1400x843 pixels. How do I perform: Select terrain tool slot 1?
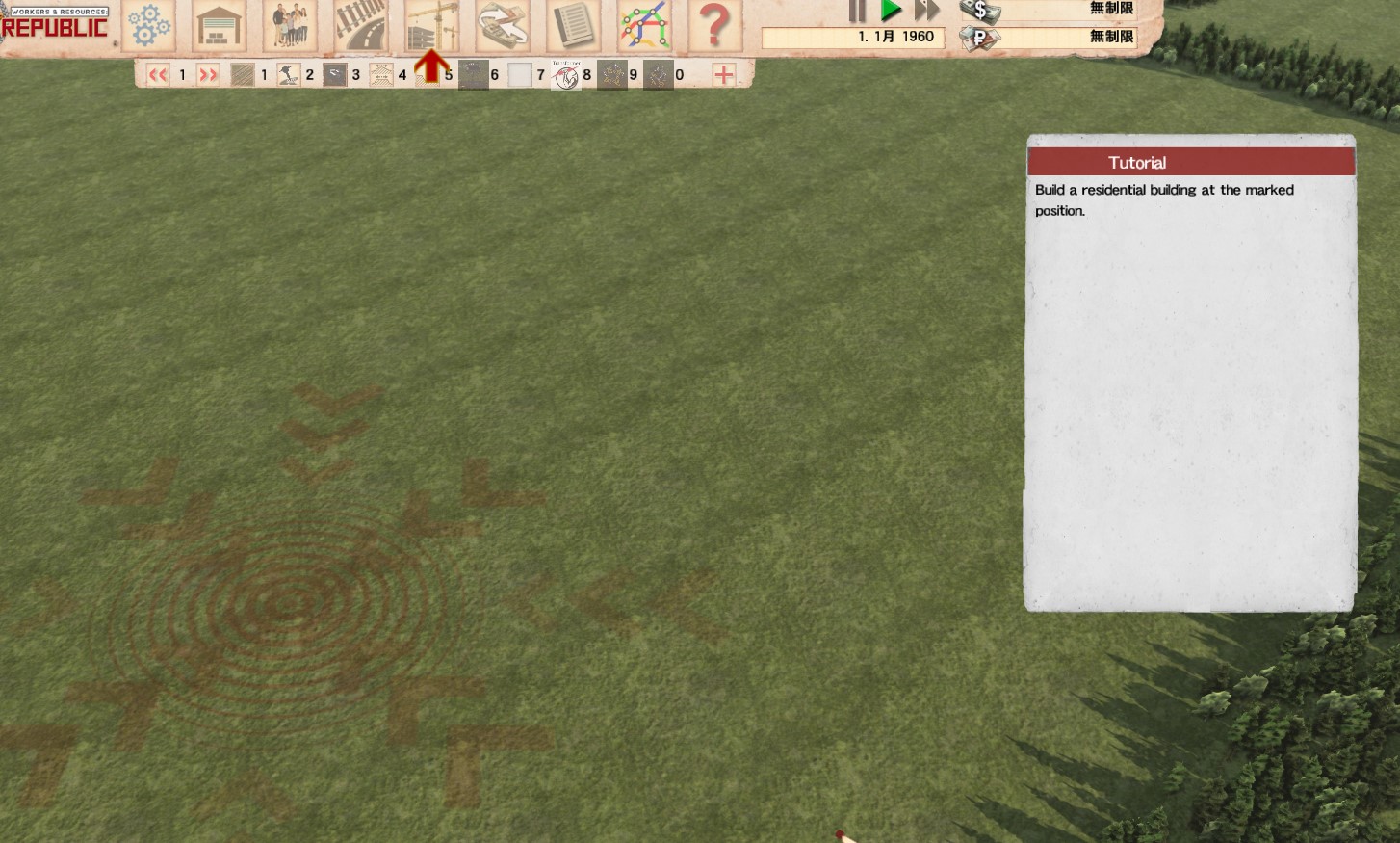point(243,75)
